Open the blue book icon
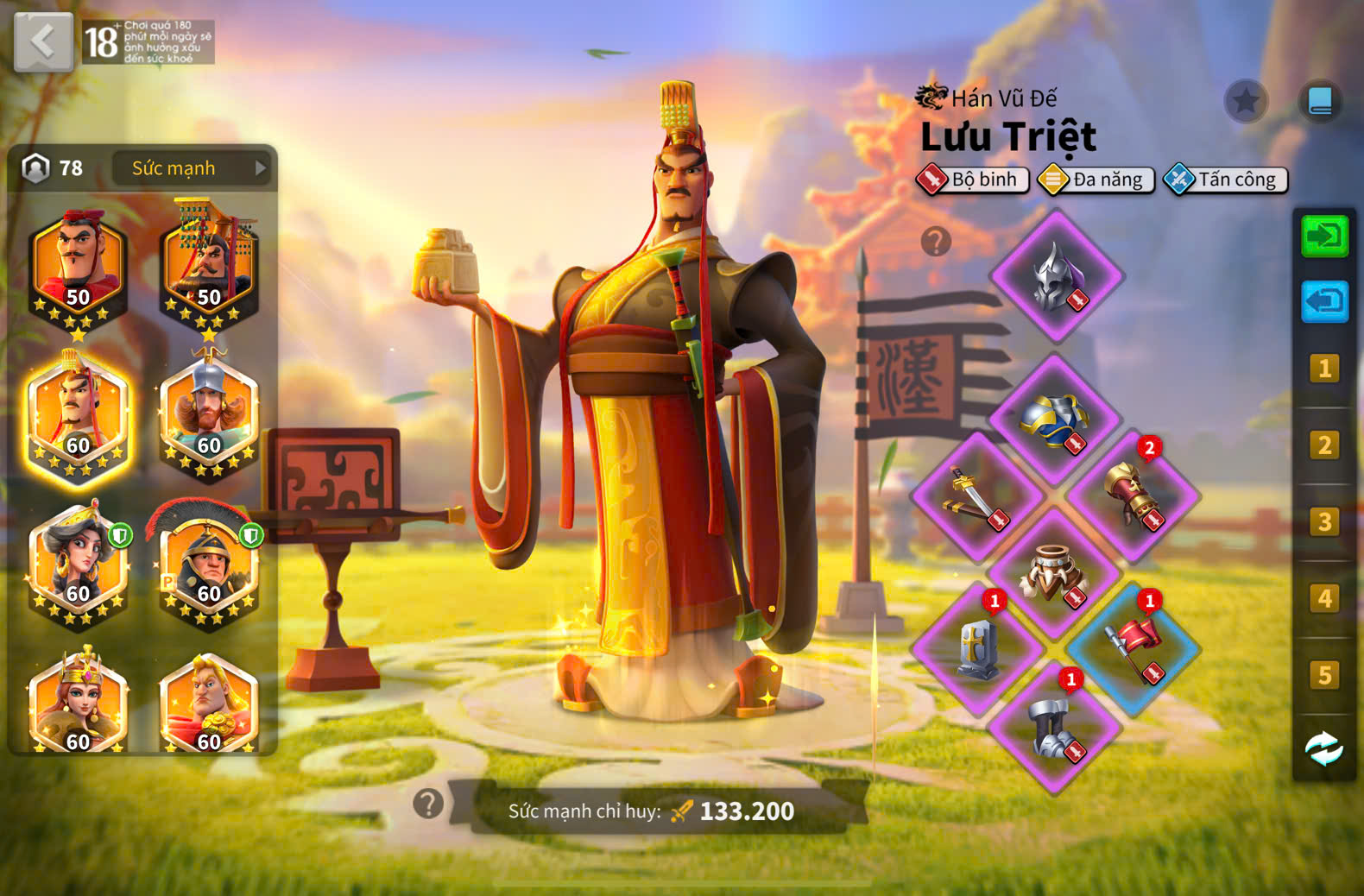Viewport: 1364px width, 896px height. (x=1320, y=102)
